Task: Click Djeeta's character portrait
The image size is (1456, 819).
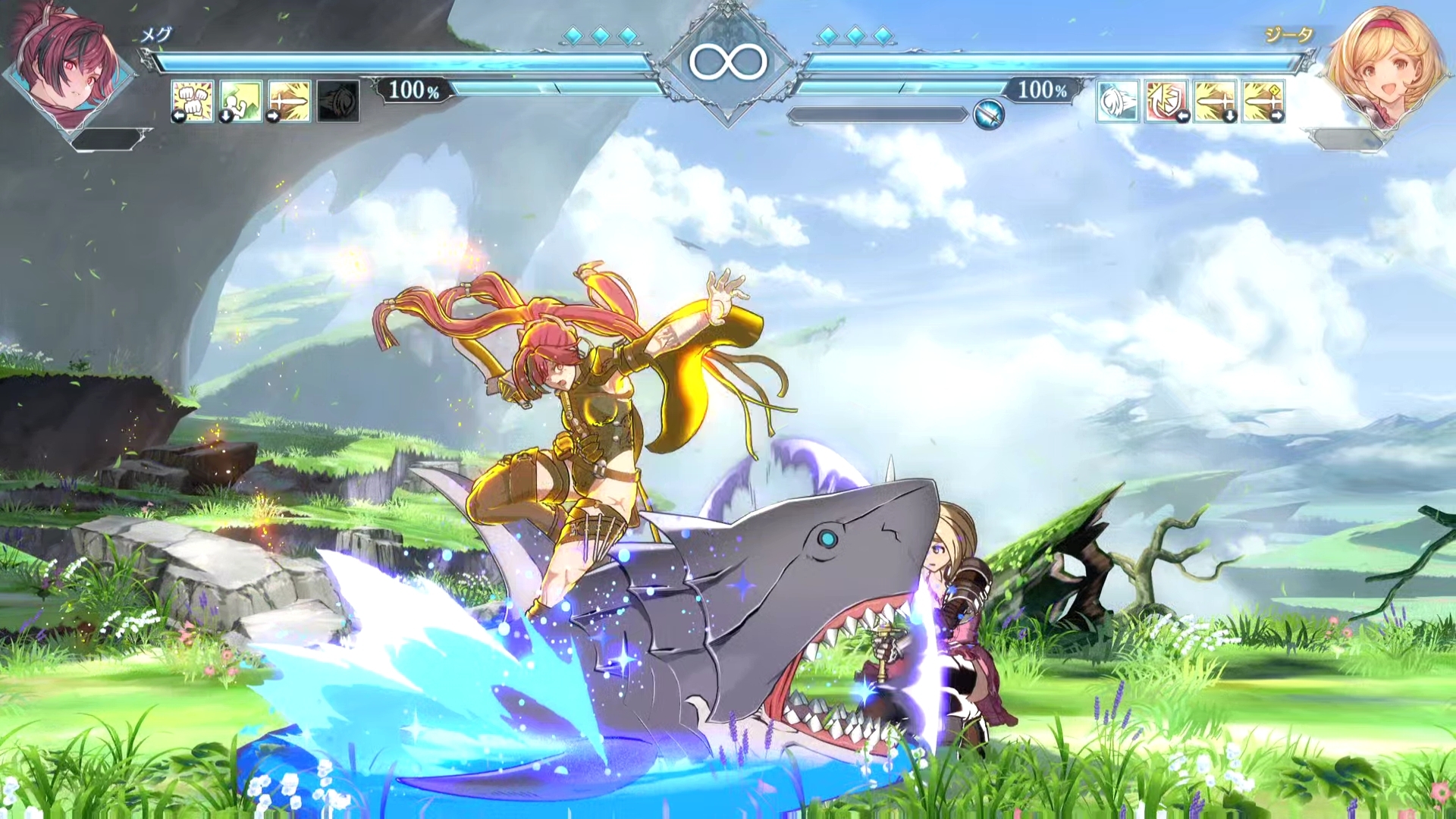Action: pos(1385,68)
